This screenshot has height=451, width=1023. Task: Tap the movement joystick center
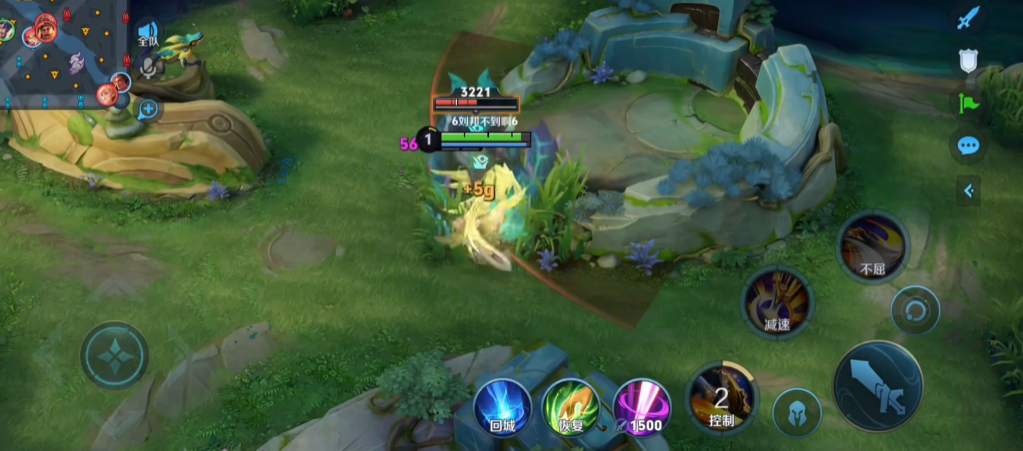coord(115,355)
